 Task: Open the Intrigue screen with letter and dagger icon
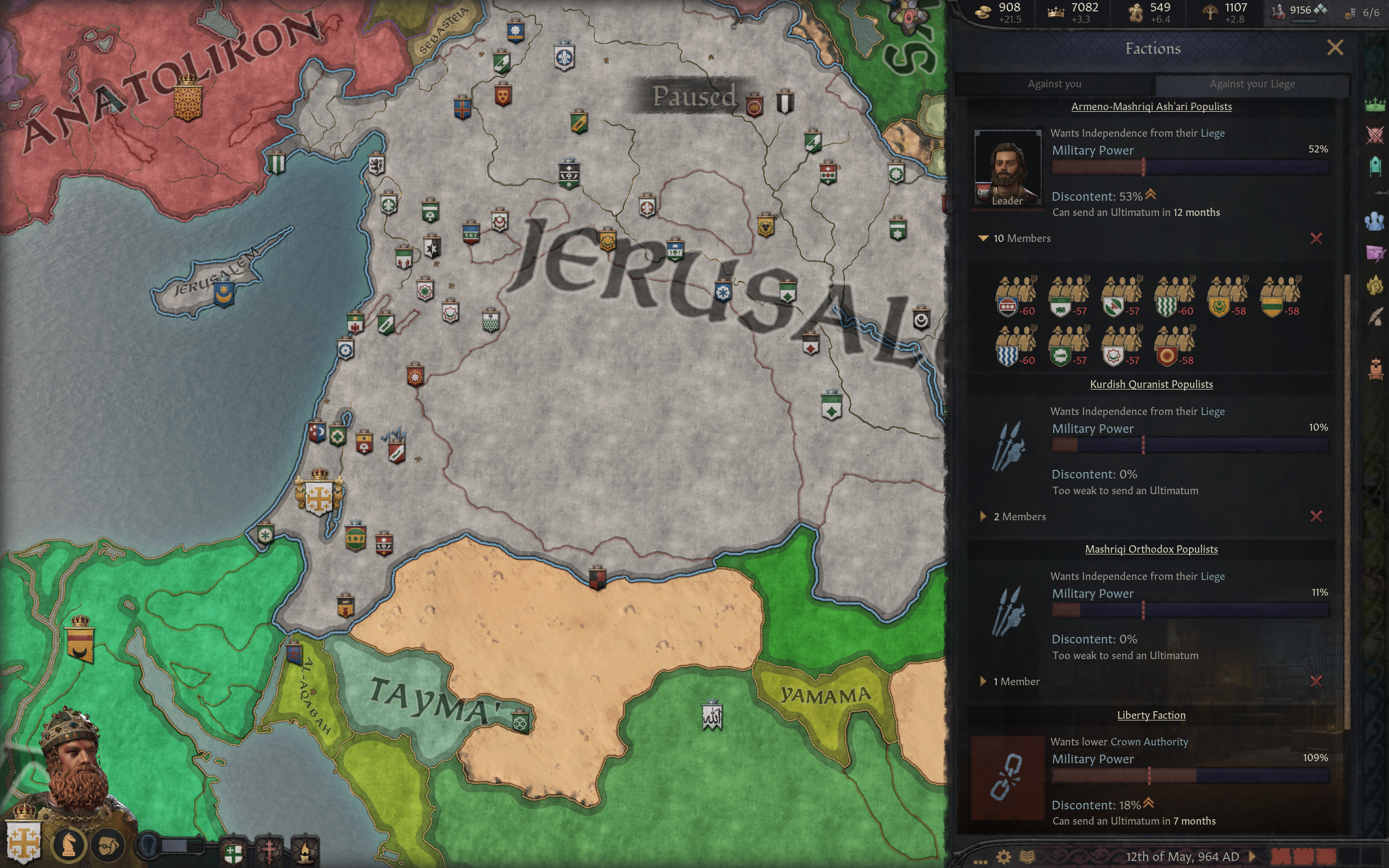(x=1375, y=253)
